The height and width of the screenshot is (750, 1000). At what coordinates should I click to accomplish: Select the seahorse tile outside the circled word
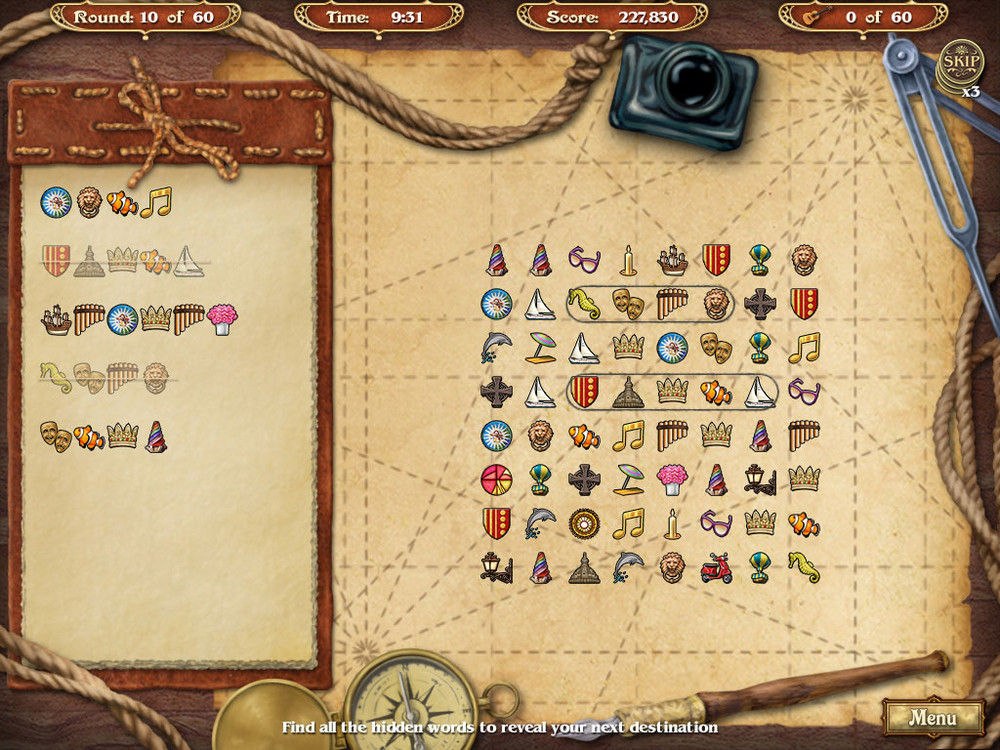click(803, 567)
